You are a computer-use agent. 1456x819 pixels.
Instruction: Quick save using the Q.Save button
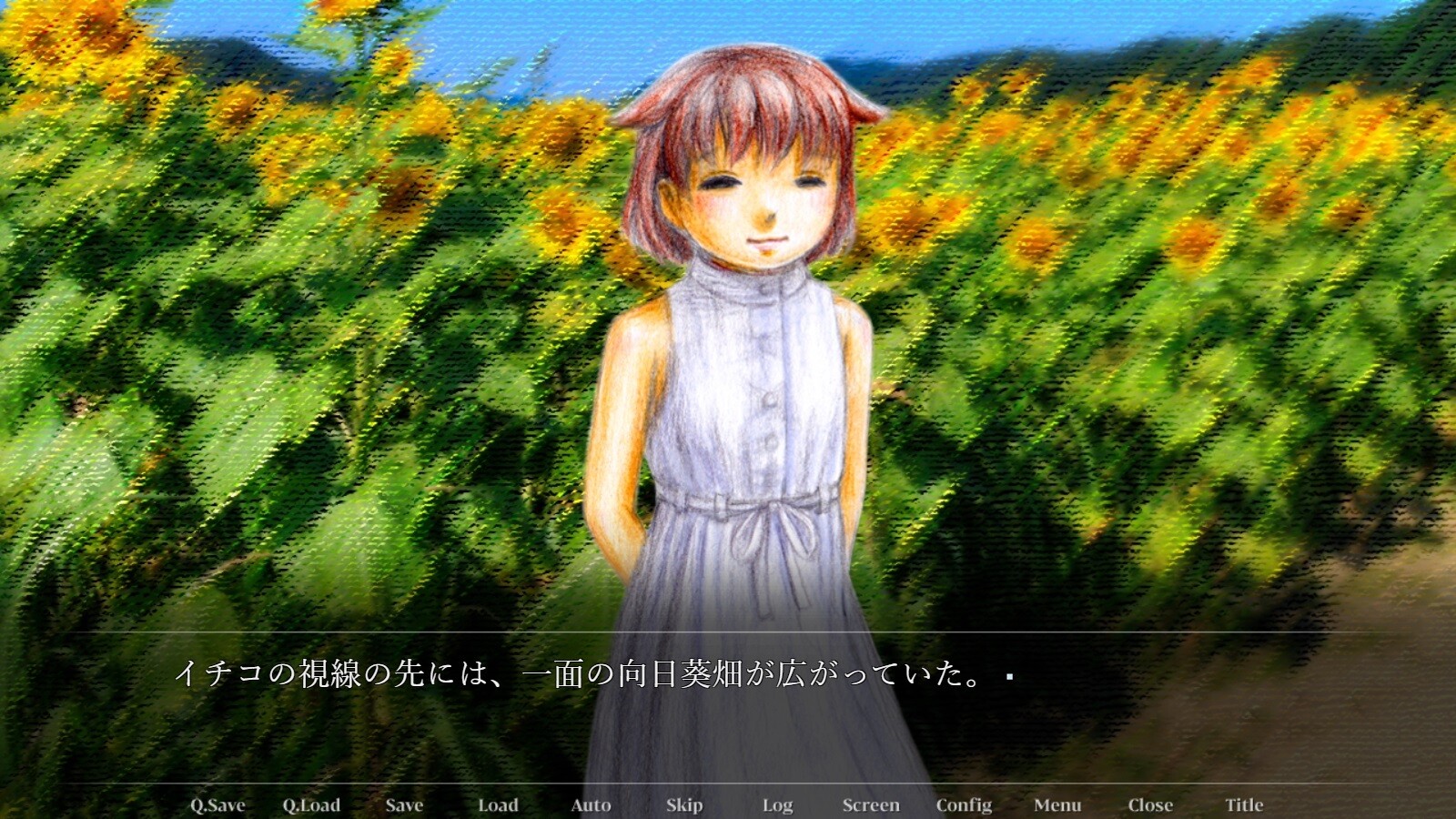[219, 804]
